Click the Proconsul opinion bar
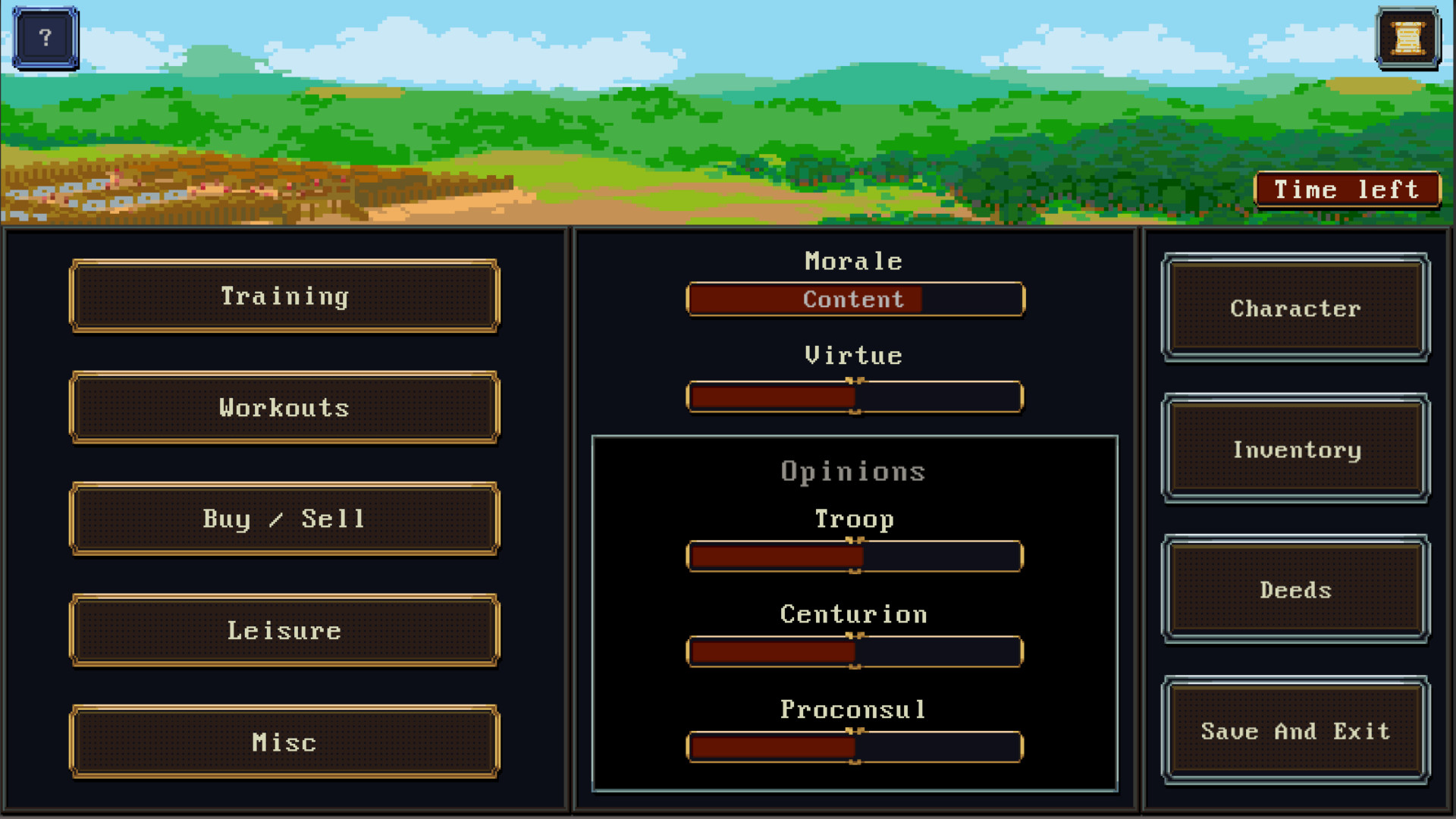This screenshot has height=819, width=1456. pyautogui.click(x=855, y=747)
